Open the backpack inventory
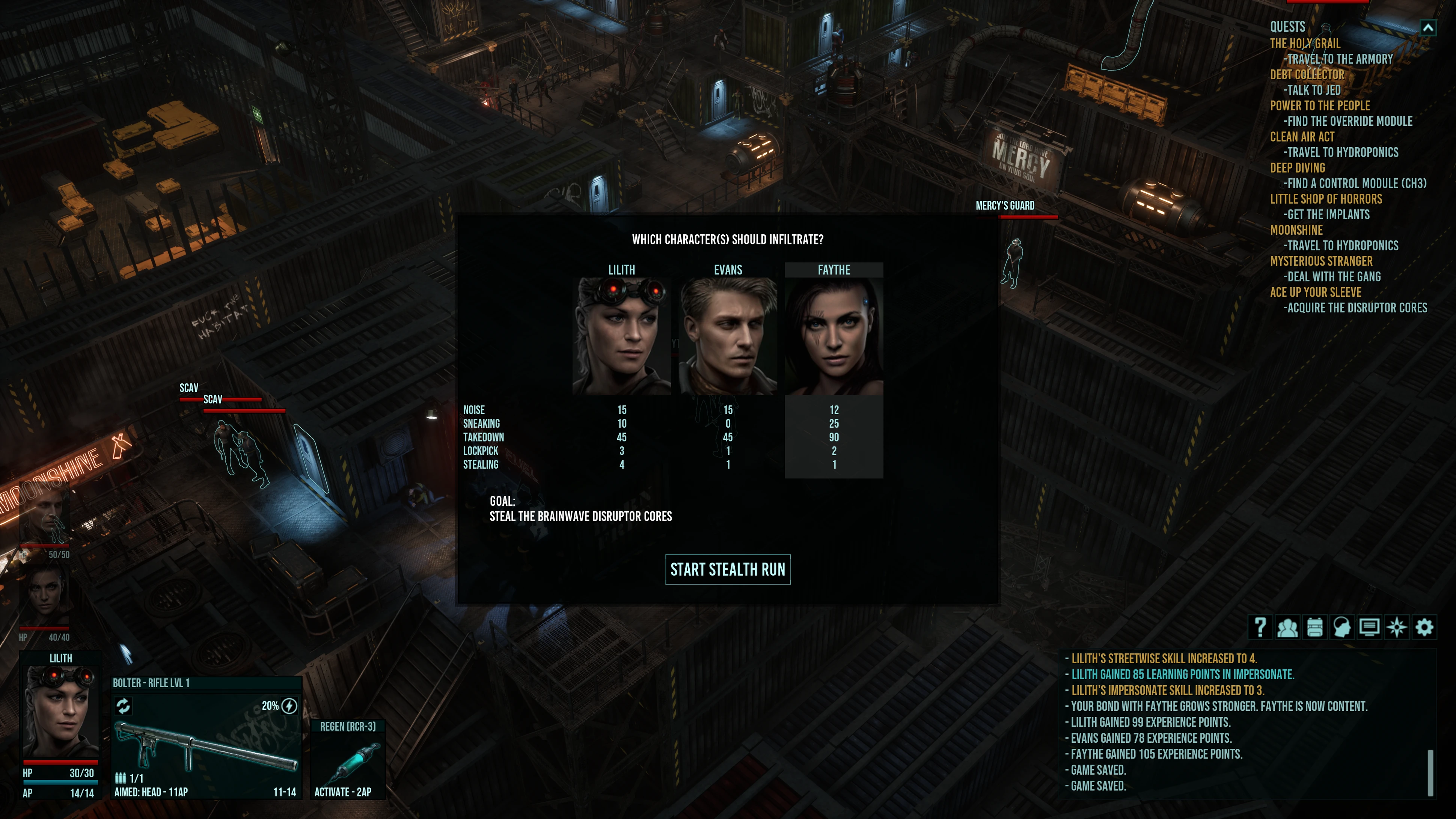 [x=1315, y=627]
